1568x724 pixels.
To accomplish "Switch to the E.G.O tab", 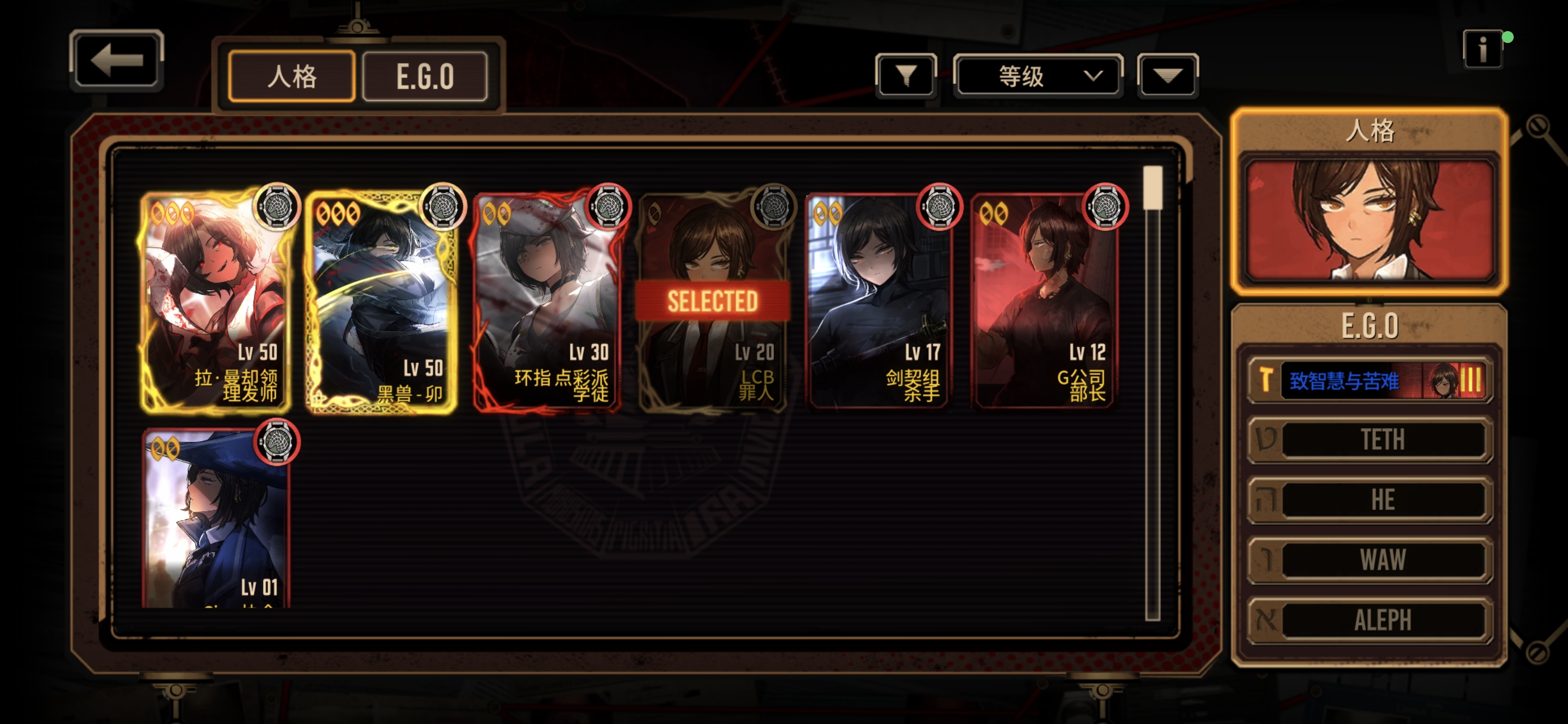I will [425, 77].
